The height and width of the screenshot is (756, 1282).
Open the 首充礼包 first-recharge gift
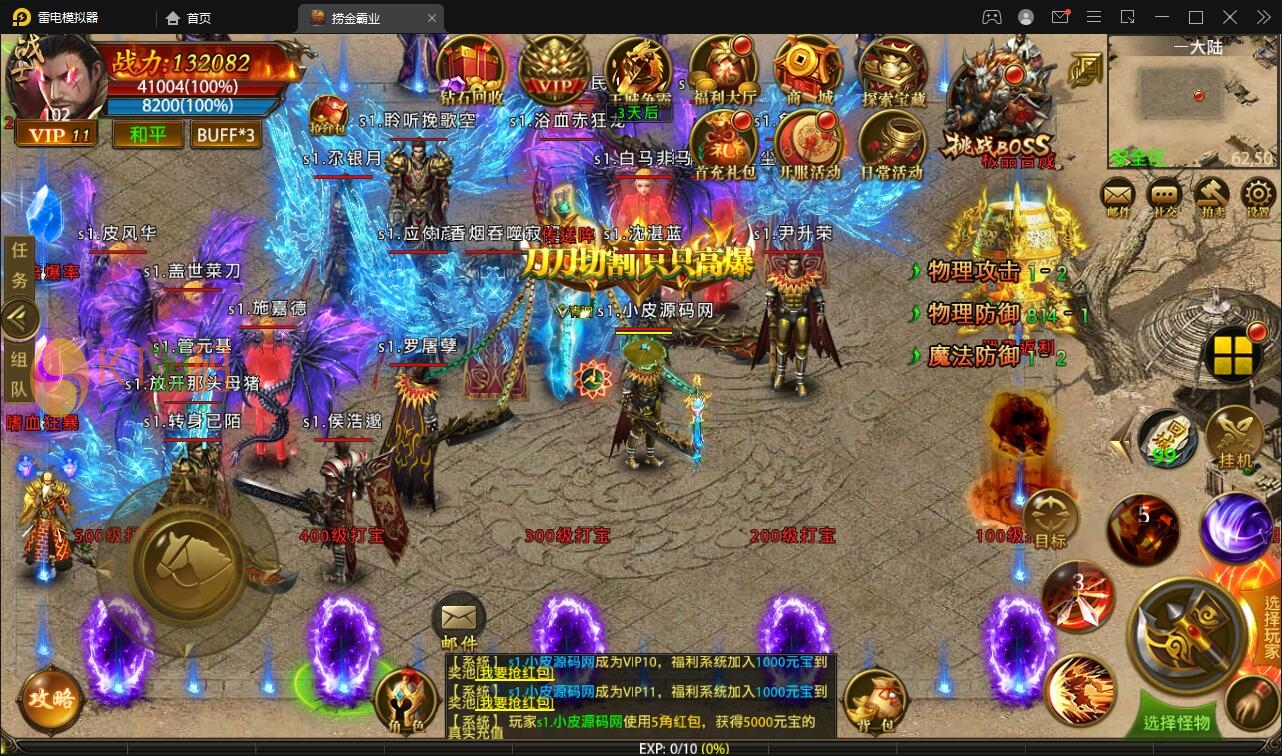coord(726,145)
